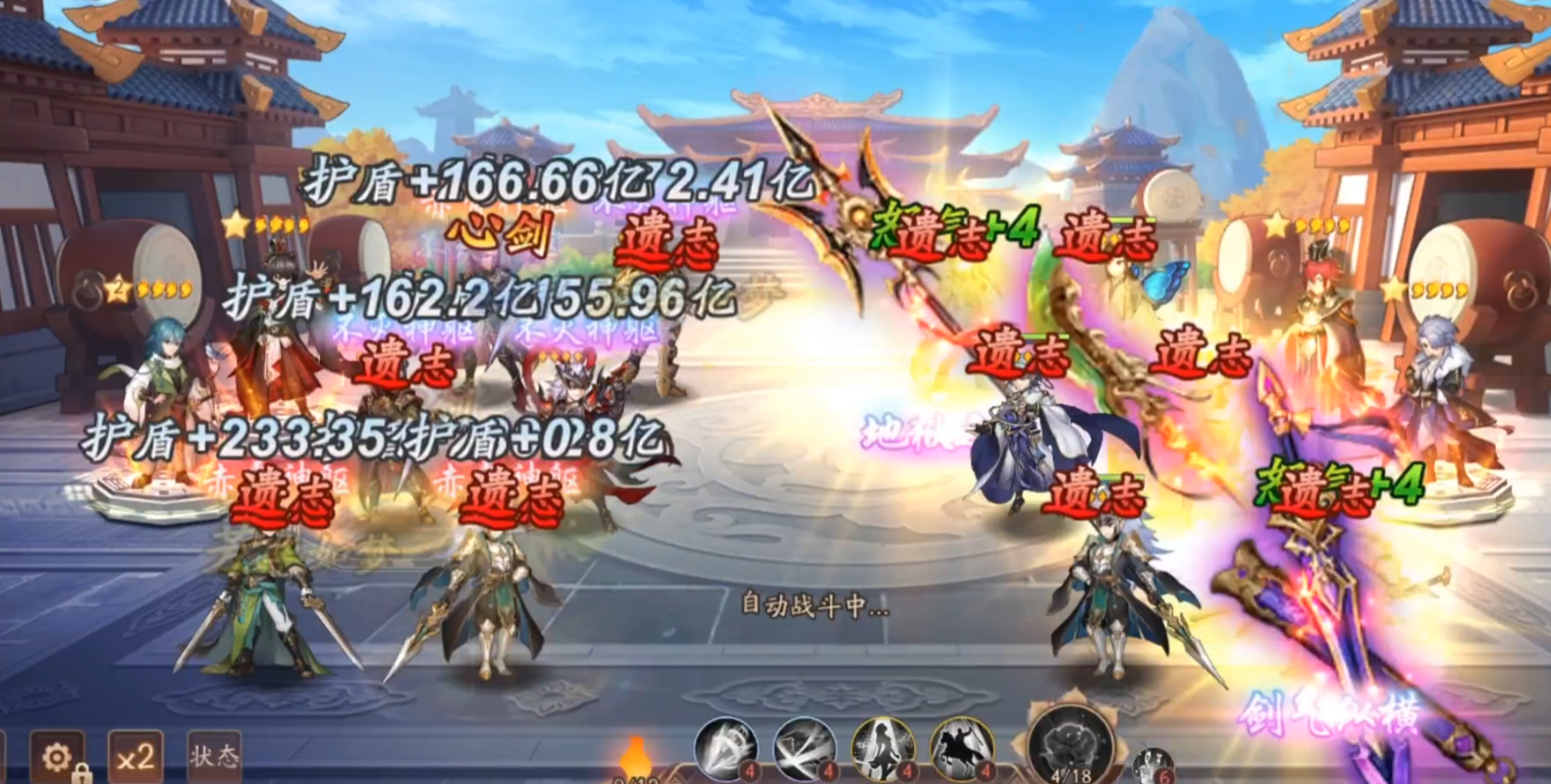Toggle the x2 battle speed

[135, 757]
